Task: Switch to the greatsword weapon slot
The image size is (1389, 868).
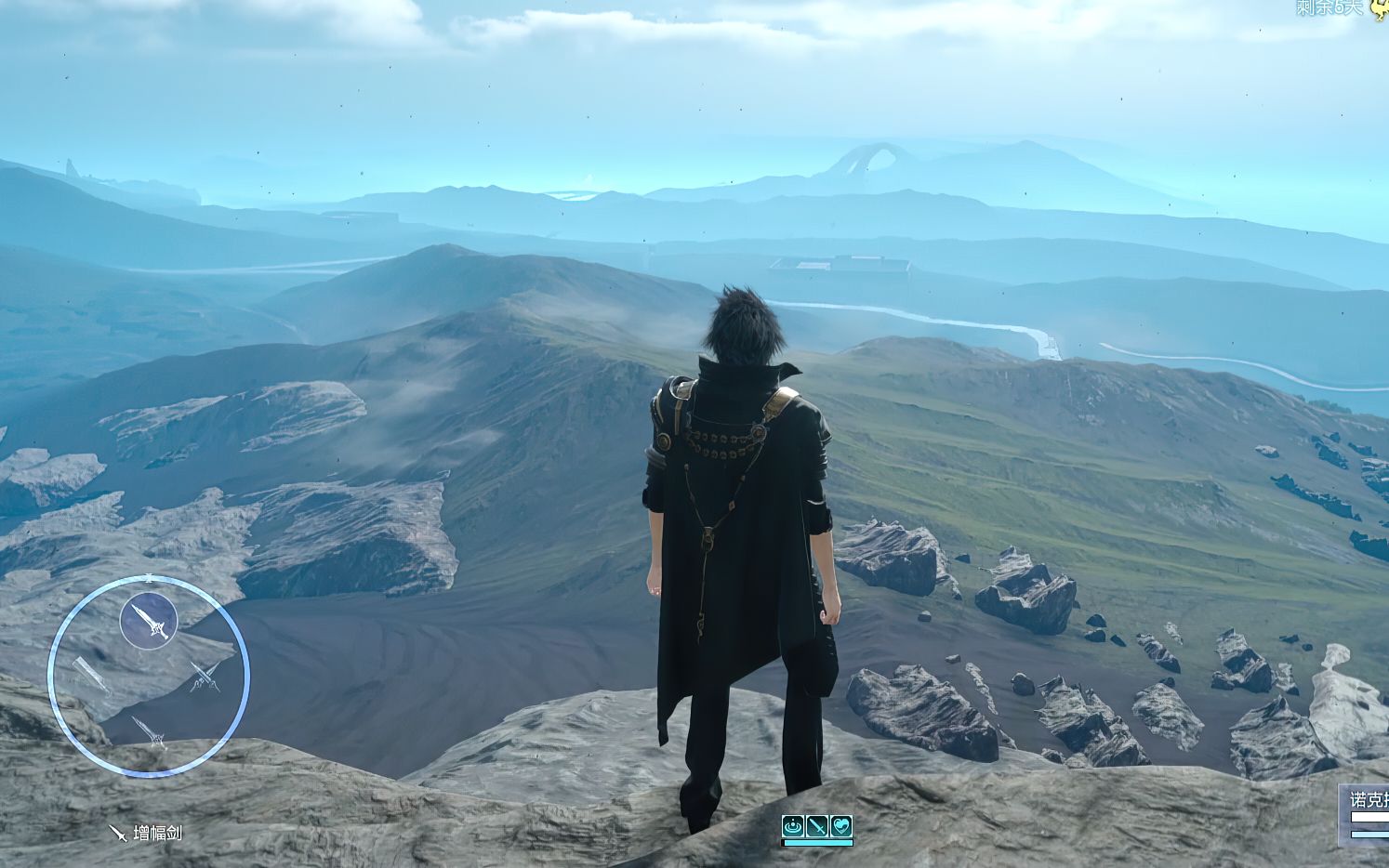Action: [90, 676]
